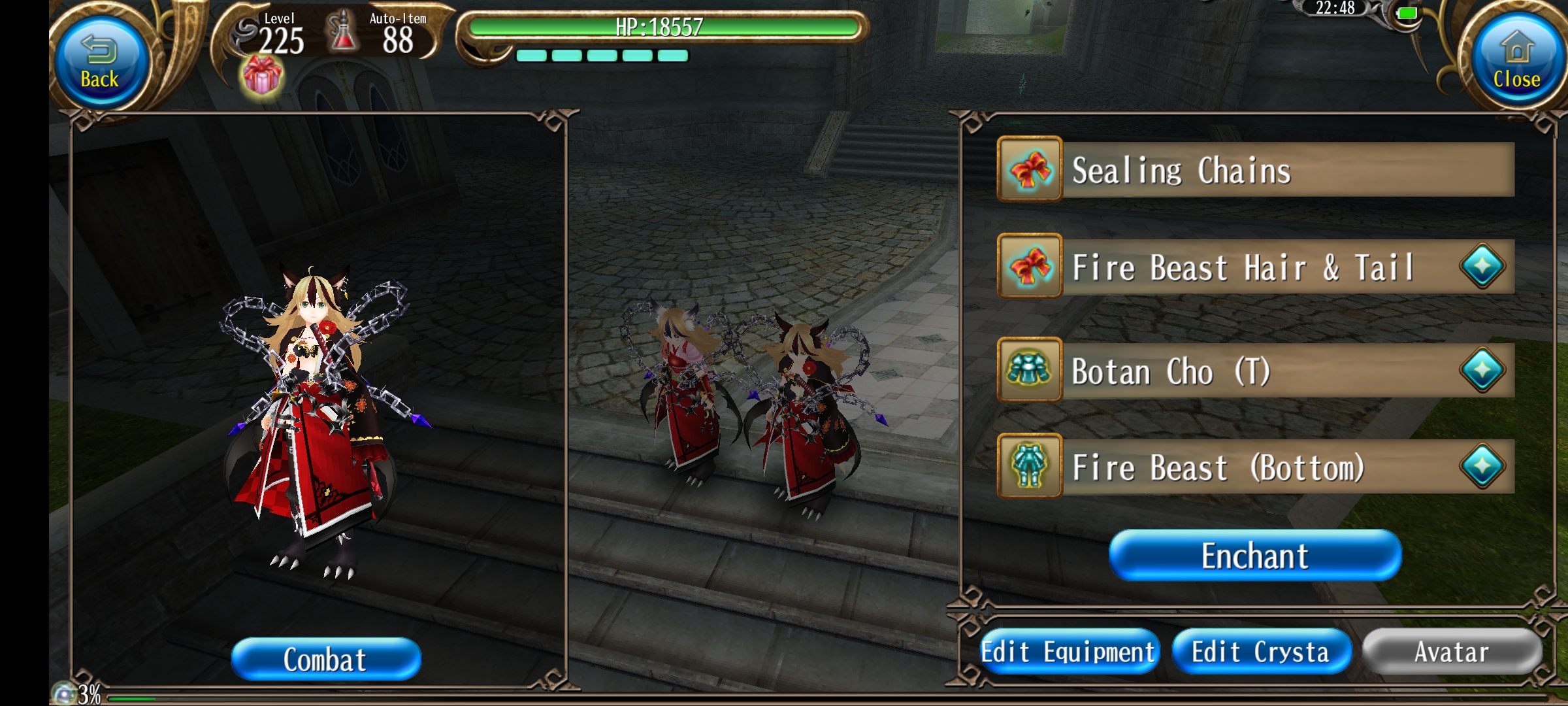The image size is (1568, 706).
Task: Switch to the Edit Crysta tab
Action: point(1260,652)
